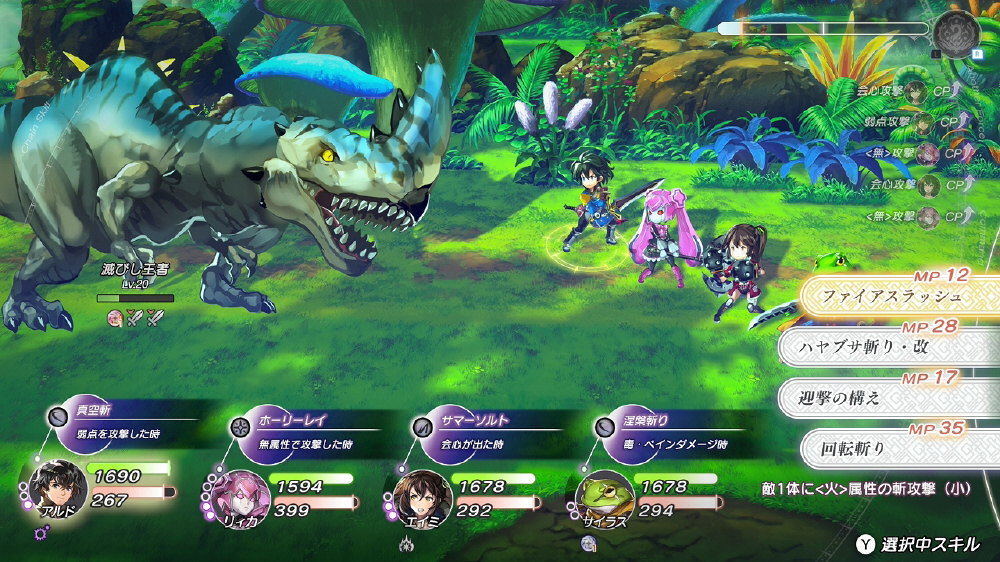Select アルド's character portrait
The width and height of the screenshot is (1000, 562).
(58, 488)
